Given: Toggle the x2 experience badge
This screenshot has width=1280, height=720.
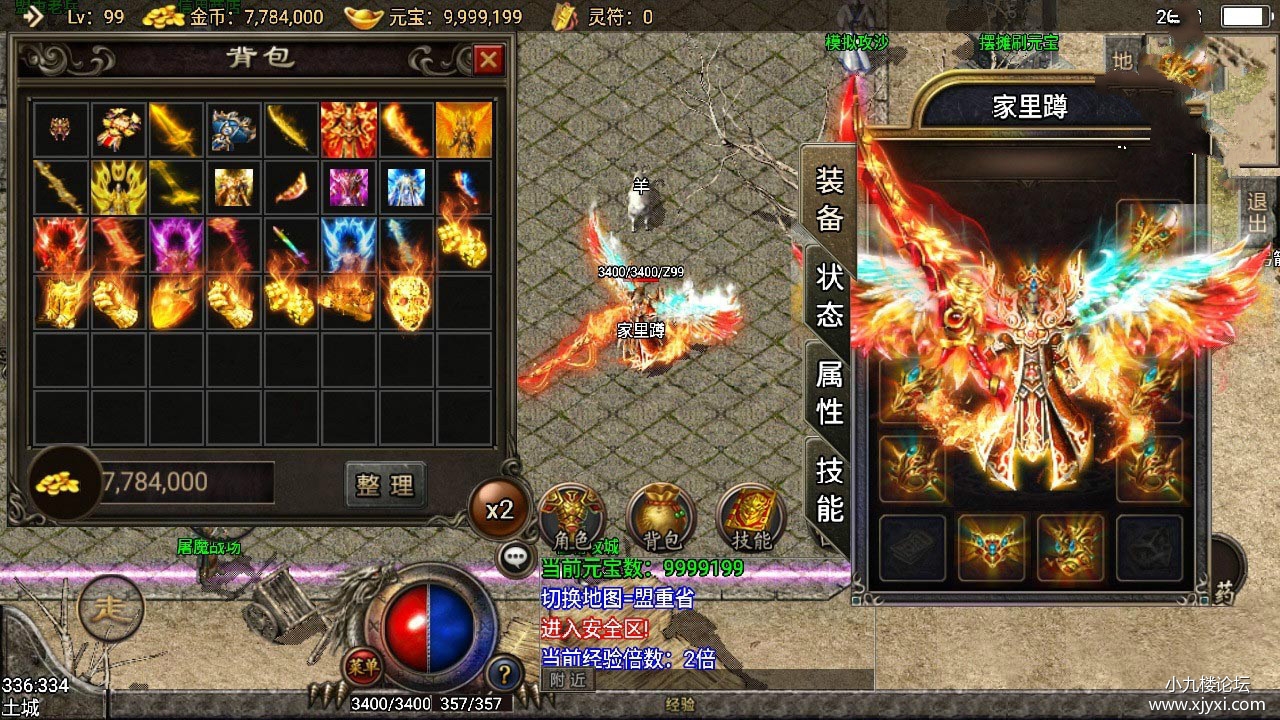Looking at the screenshot, I should (x=499, y=509).
